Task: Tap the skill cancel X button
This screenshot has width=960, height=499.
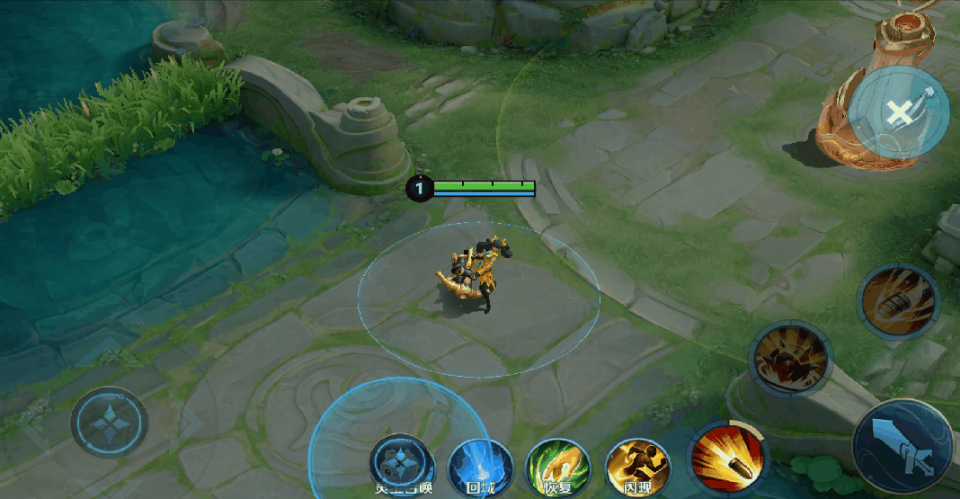Action: [x=899, y=112]
